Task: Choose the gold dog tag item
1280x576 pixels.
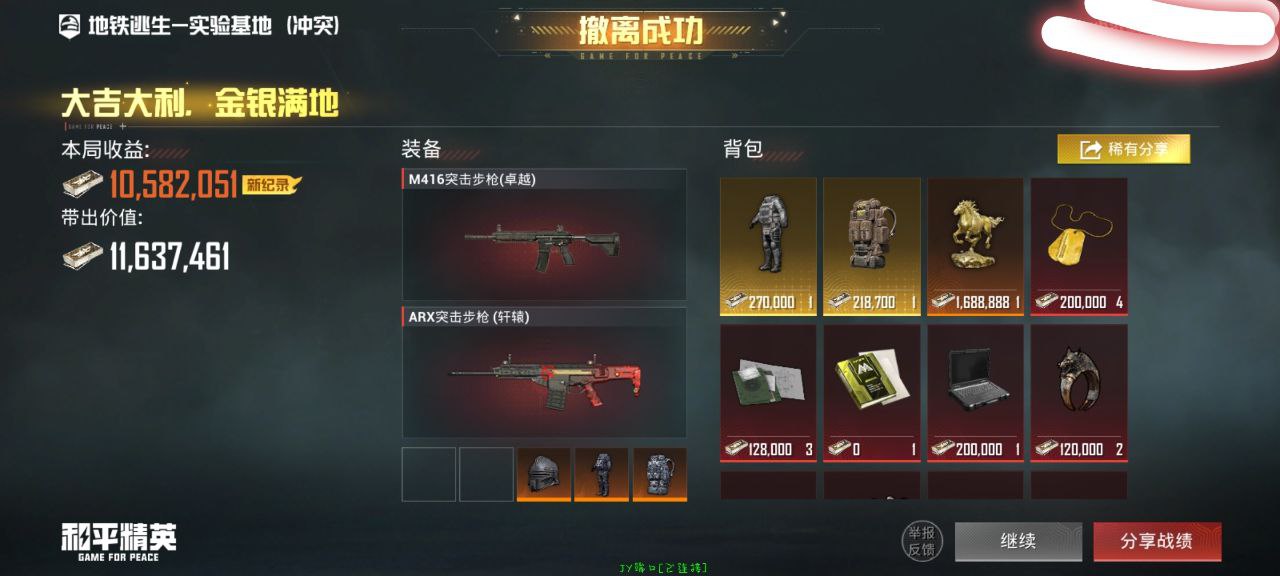Action: (1079, 246)
